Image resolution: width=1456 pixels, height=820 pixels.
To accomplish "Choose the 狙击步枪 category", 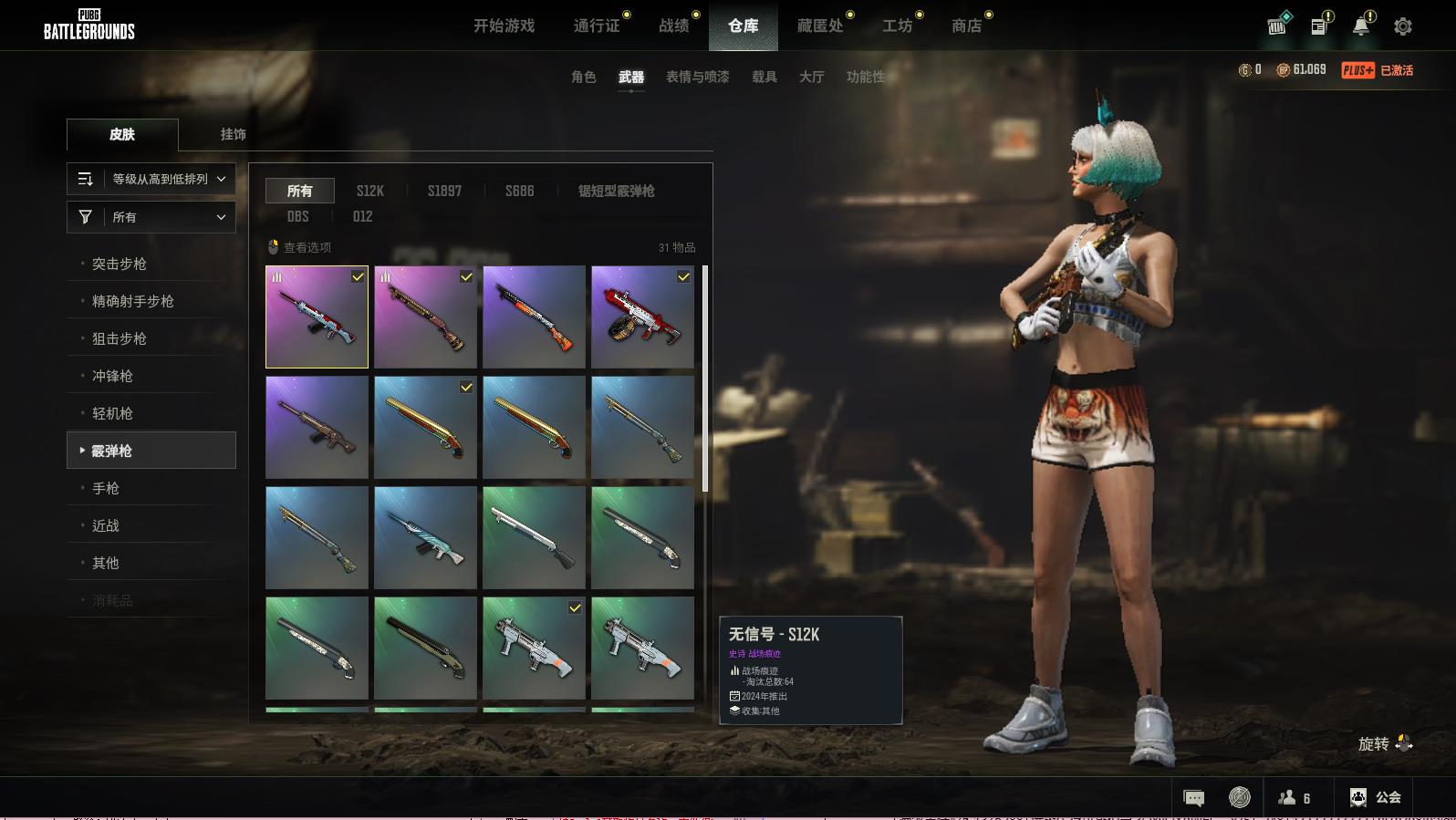I will pyautogui.click(x=120, y=338).
